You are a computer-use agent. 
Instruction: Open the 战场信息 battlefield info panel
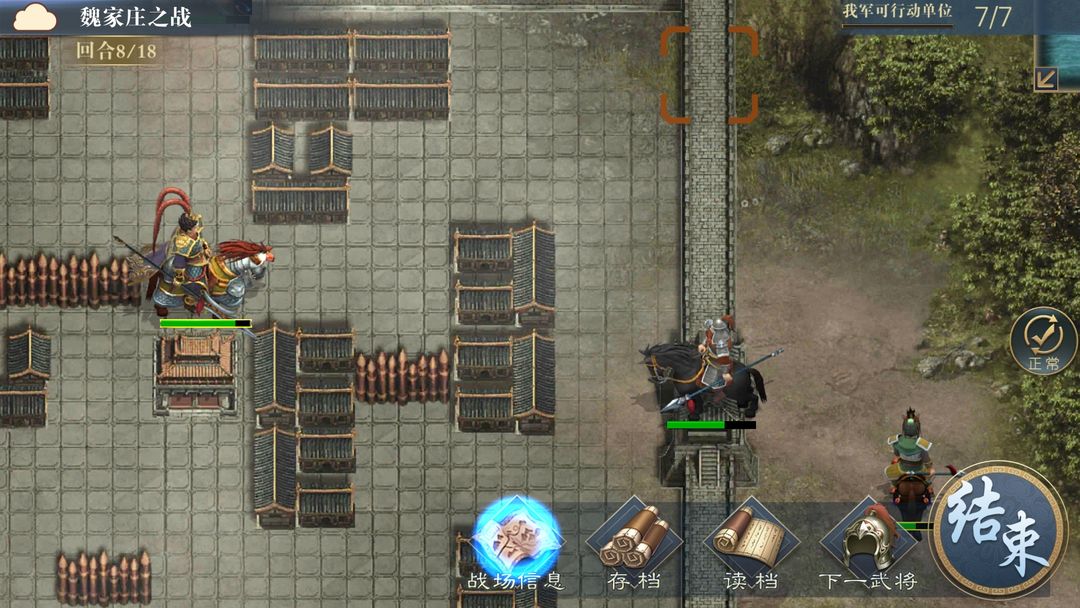516,539
